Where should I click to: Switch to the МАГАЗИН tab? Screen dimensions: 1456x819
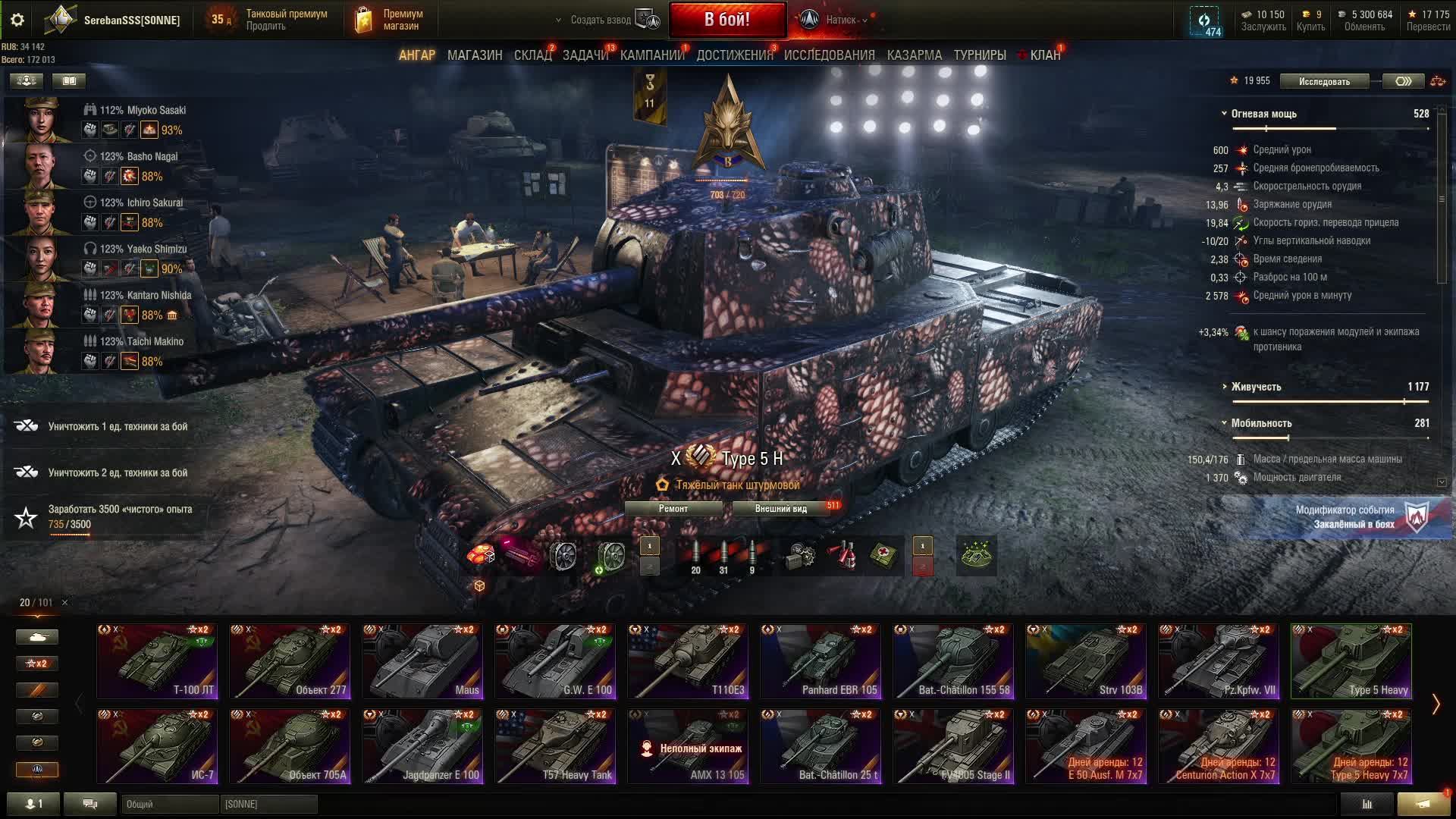[475, 55]
